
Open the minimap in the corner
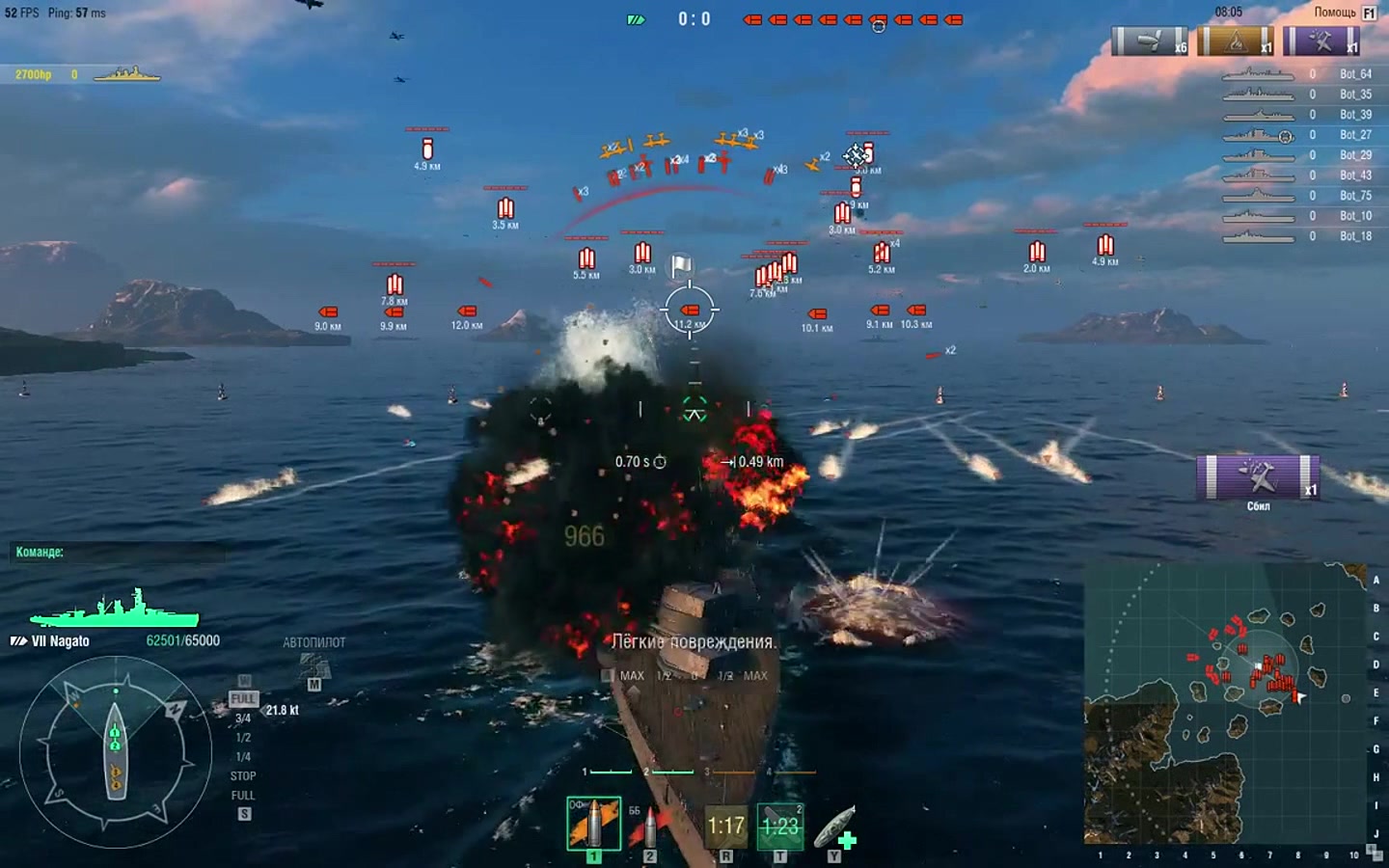coord(1225,704)
